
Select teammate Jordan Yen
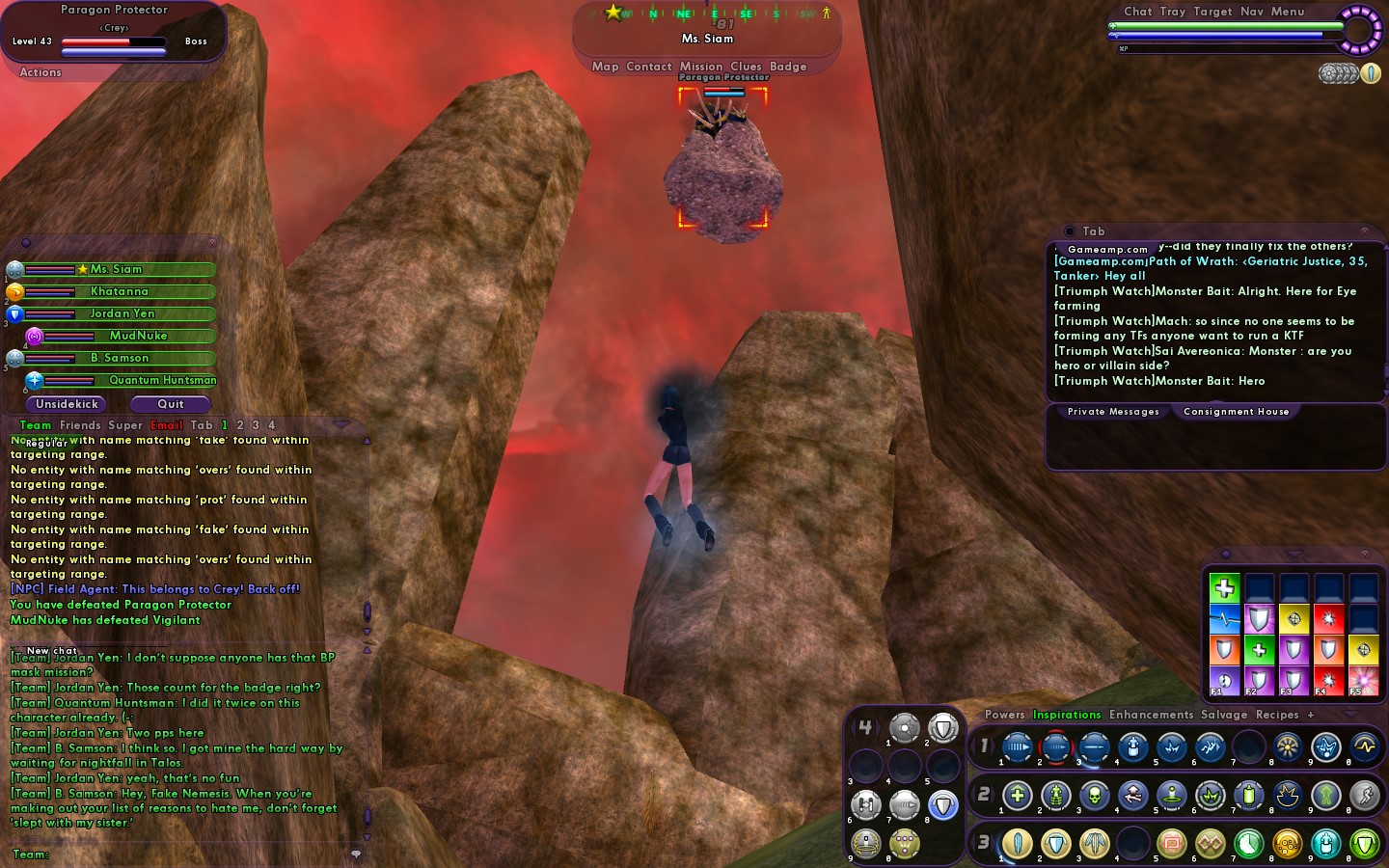(x=122, y=313)
